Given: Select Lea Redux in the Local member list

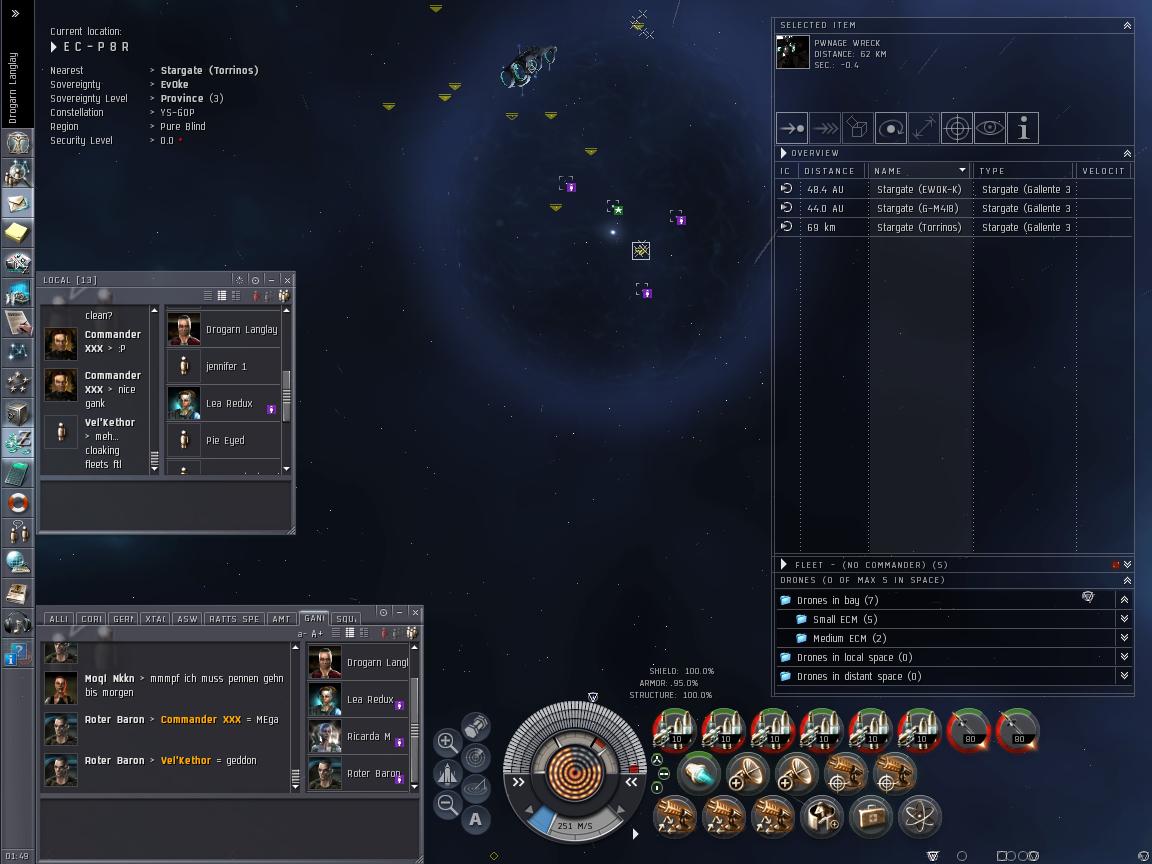Looking at the screenshot, I should pos(229,403).
